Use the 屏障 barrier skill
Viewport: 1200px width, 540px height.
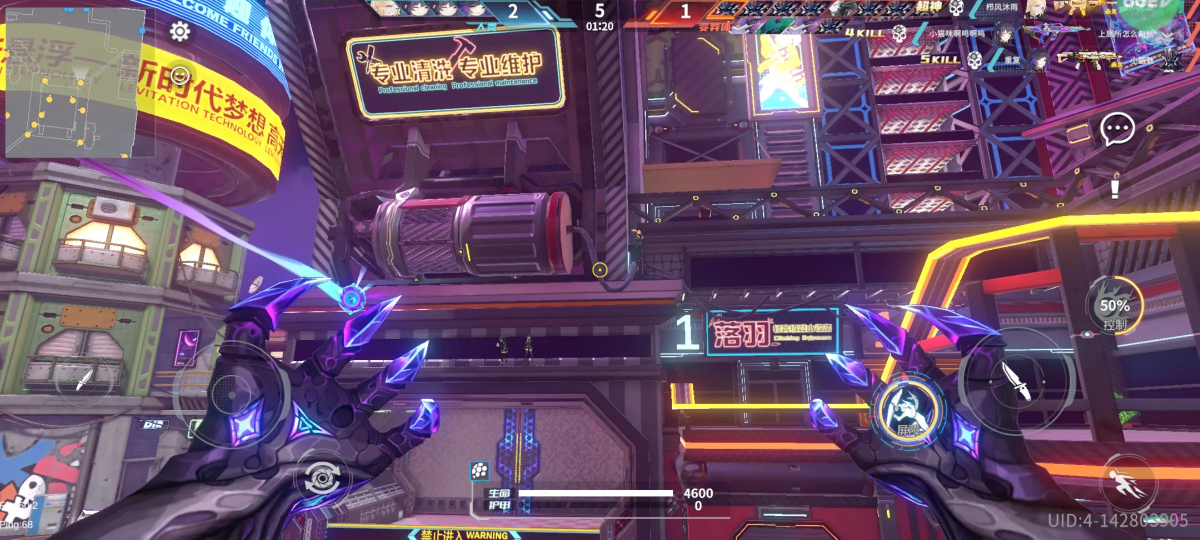907,410
